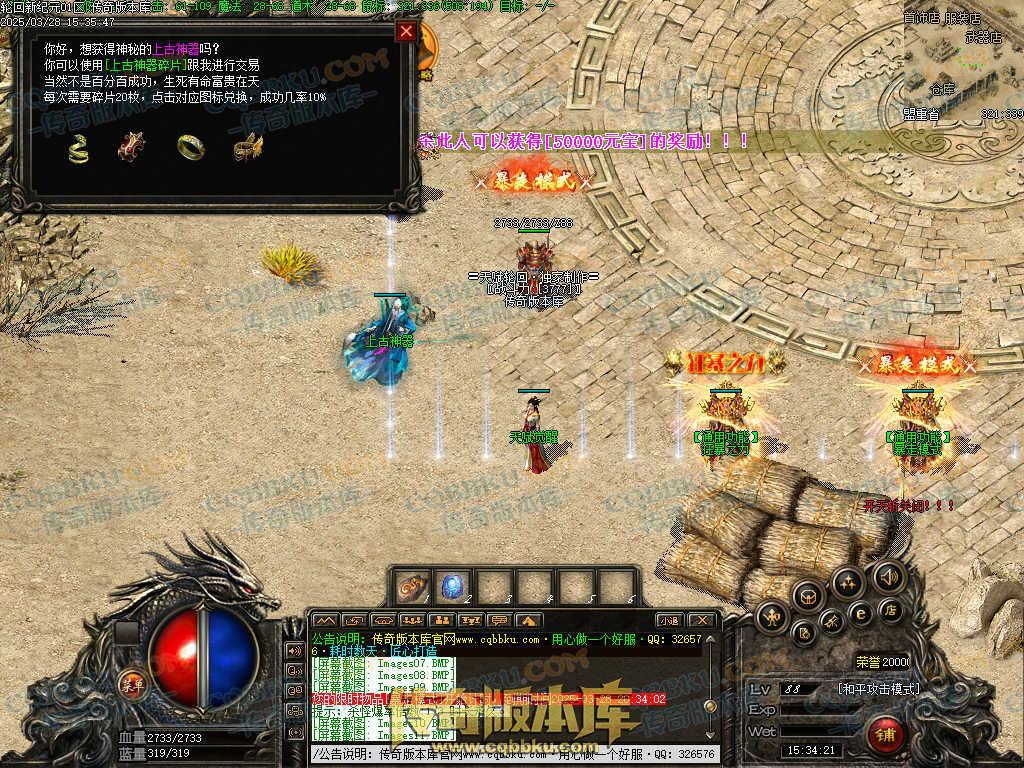Open the character figure menu button

[771, 615]
